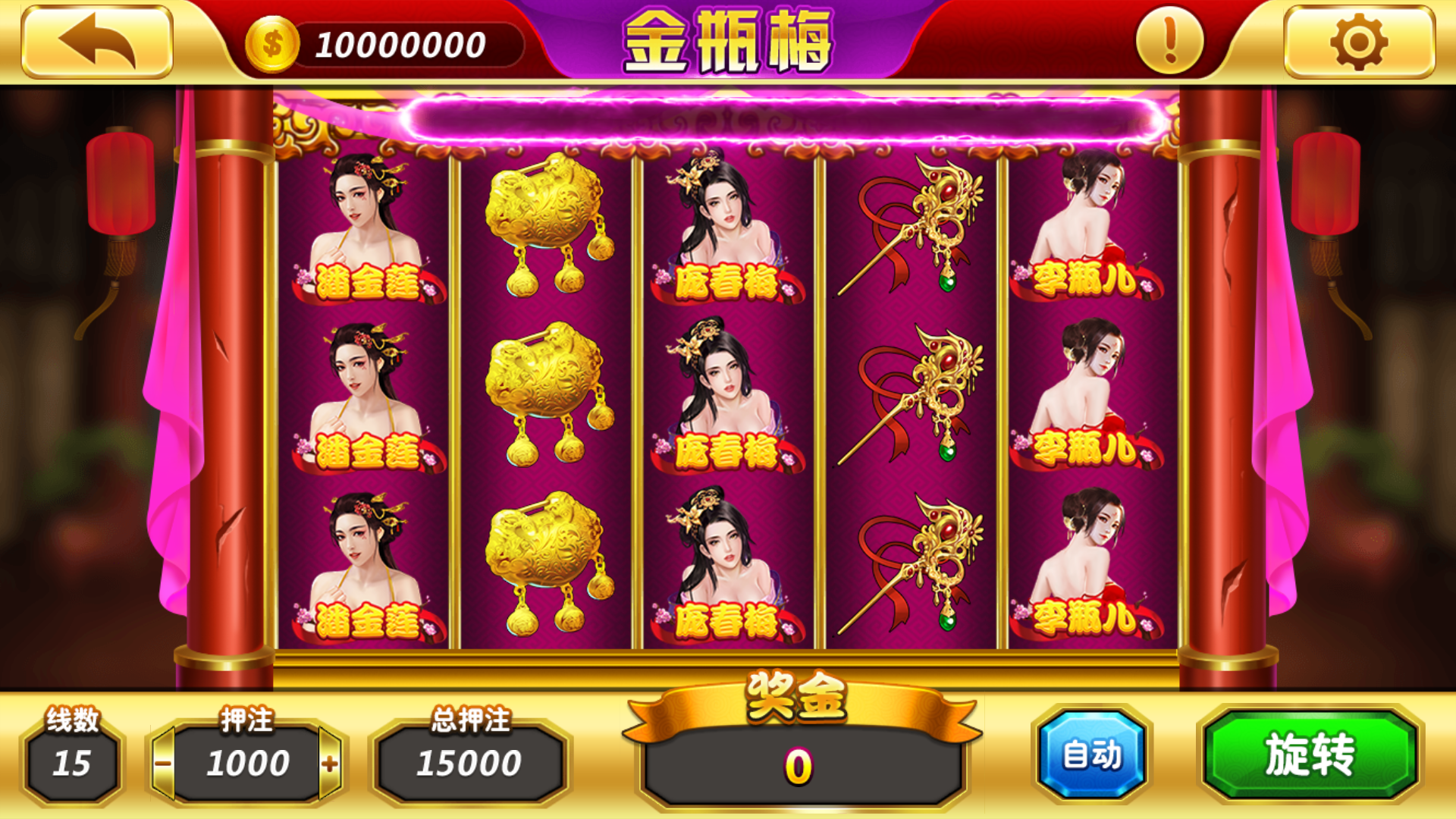Select the 线数 lines display showing 15
Screen dimensions: 1456x819
coord(72,761)
